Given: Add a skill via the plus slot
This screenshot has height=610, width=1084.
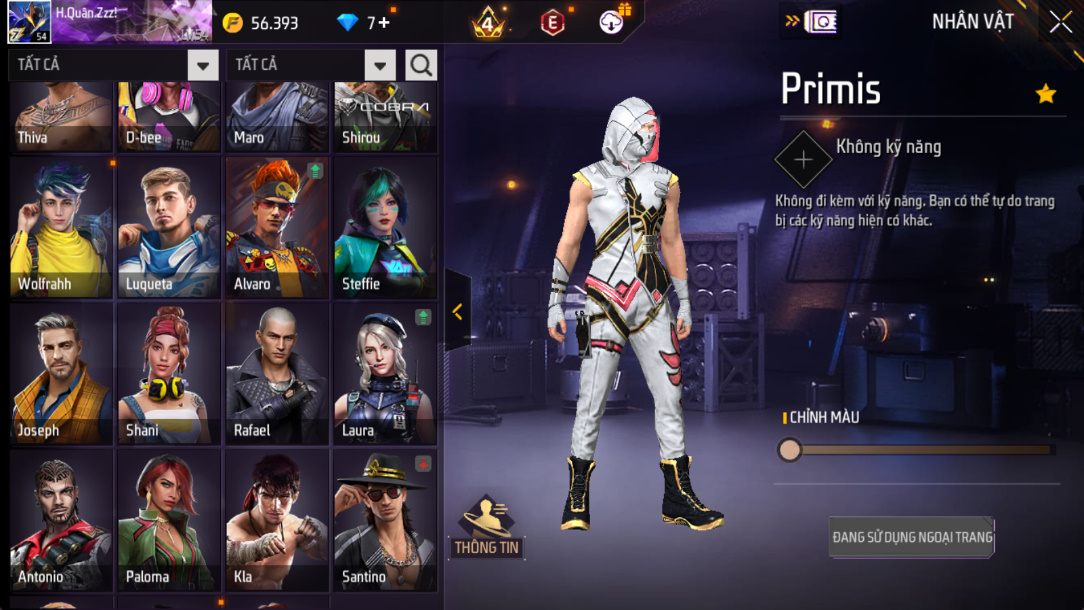Looking at the screenshot, I should click(803, 158).
